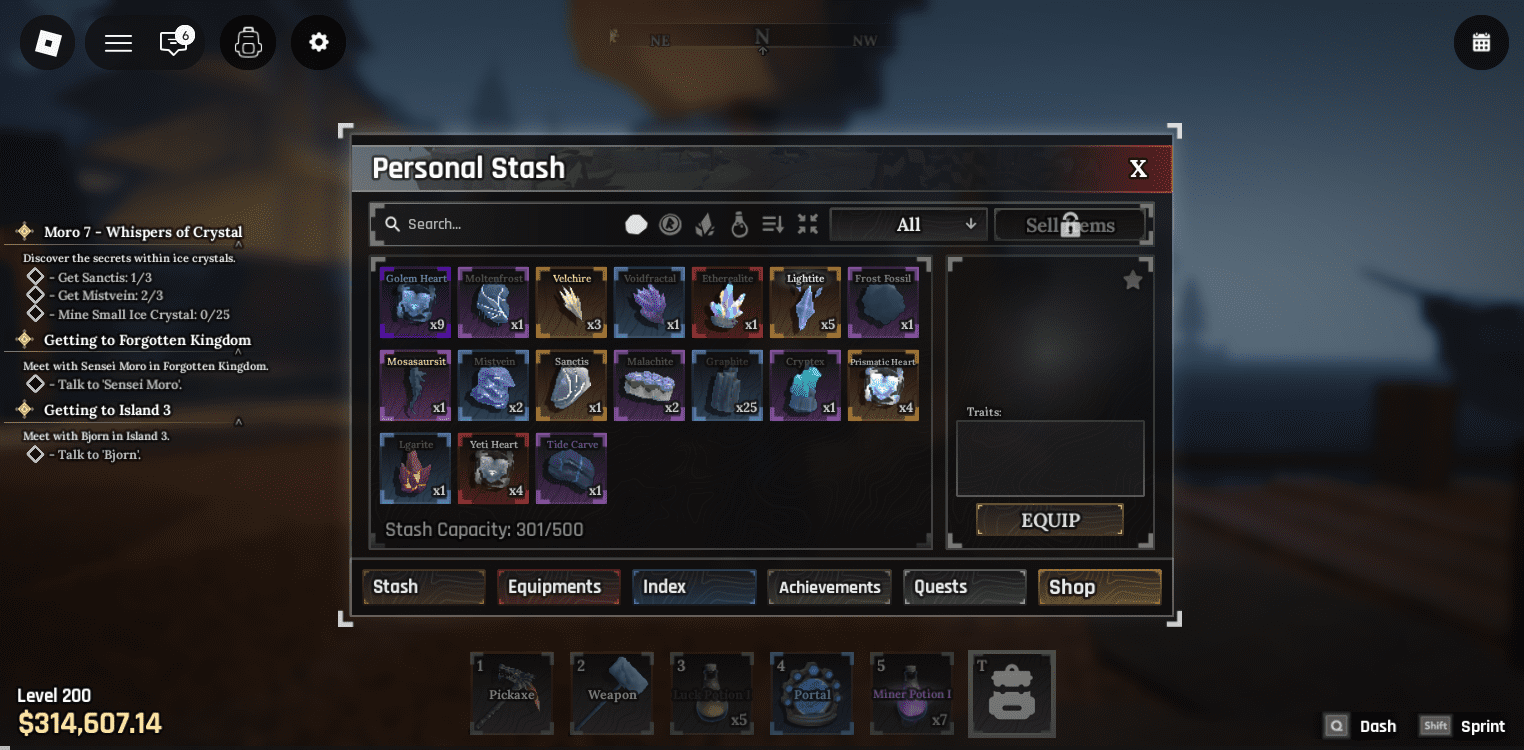Click the compact view arrows icon
The image size is (1524, 750).
point(808,224)
